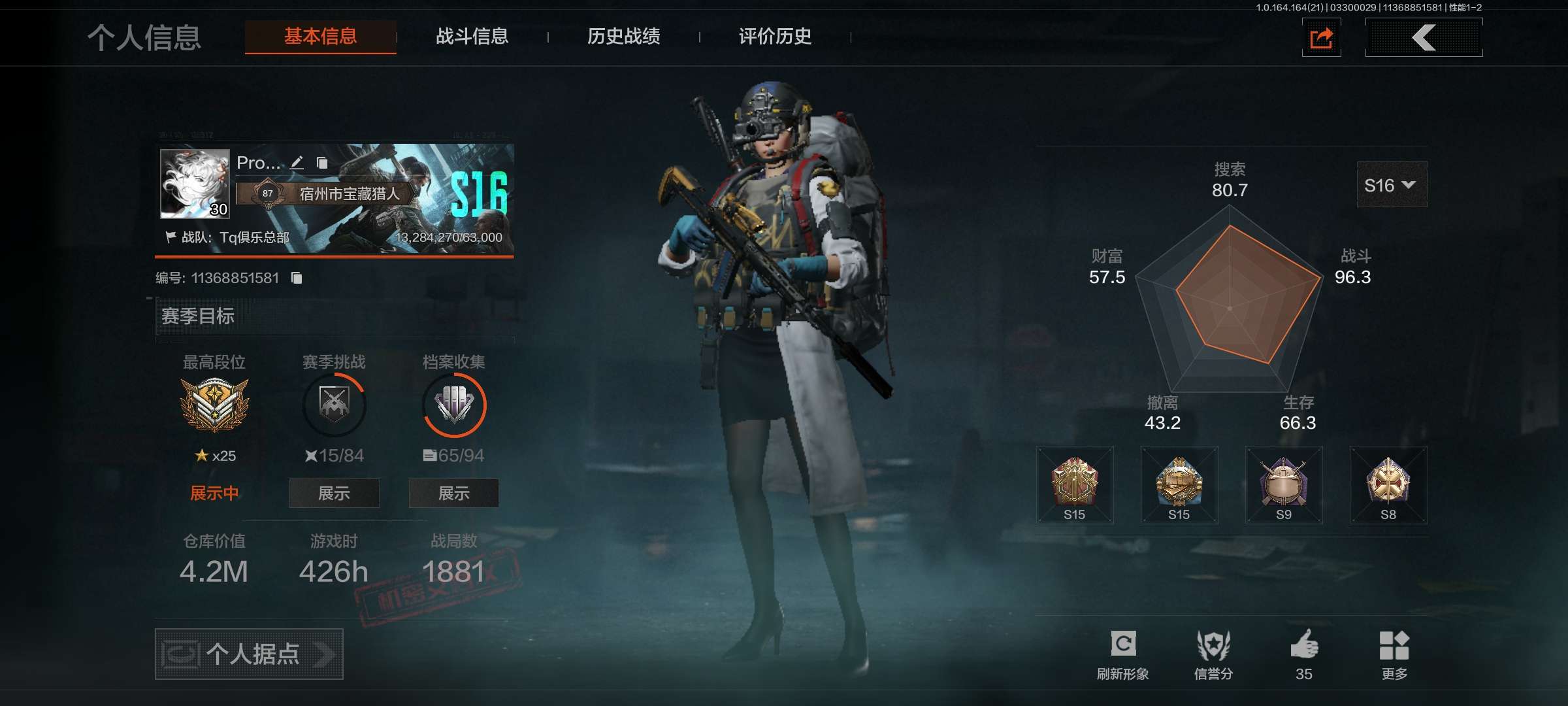Open the 更多 options menu
1568x706 pixels.
[1394, 654]
